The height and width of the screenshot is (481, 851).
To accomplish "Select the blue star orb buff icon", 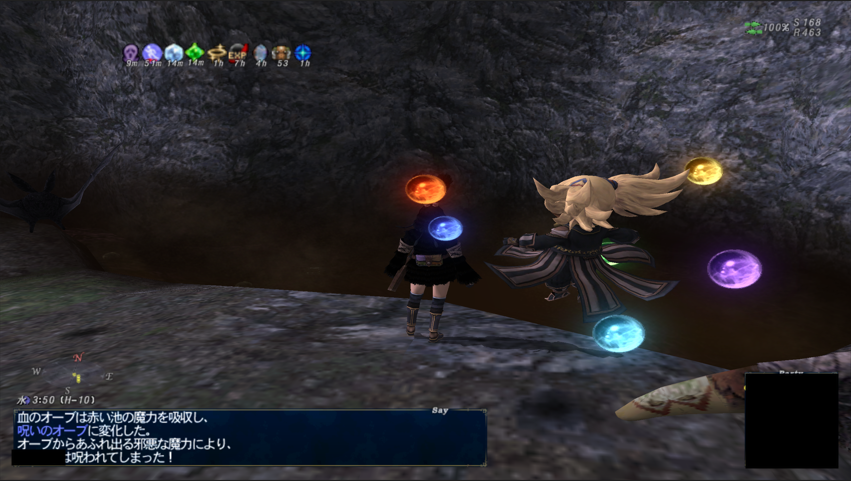I will 303,52.
